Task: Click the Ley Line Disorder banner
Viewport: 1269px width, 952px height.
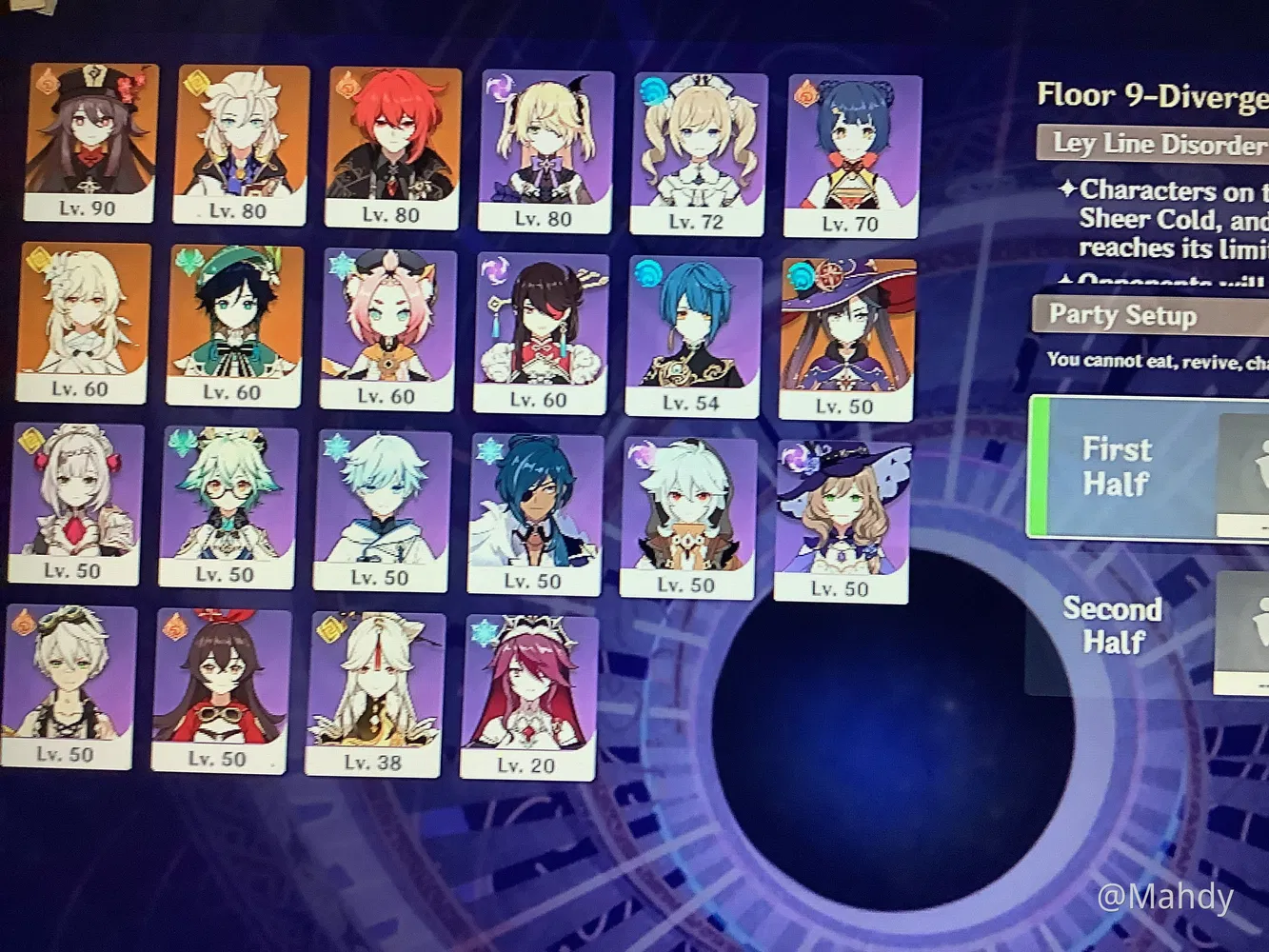Action: (1152, 145)
